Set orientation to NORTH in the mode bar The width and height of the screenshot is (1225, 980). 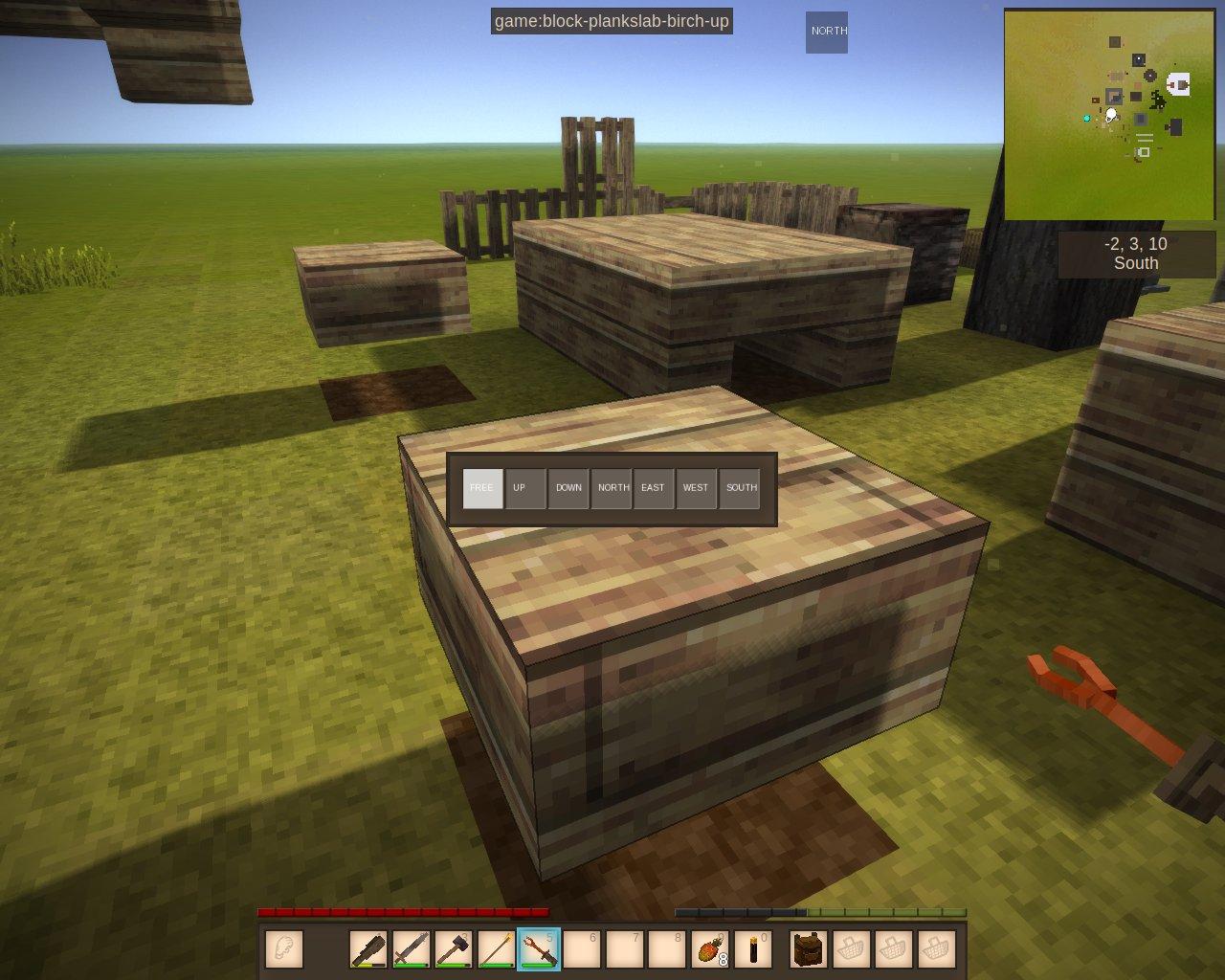point(612,488)
